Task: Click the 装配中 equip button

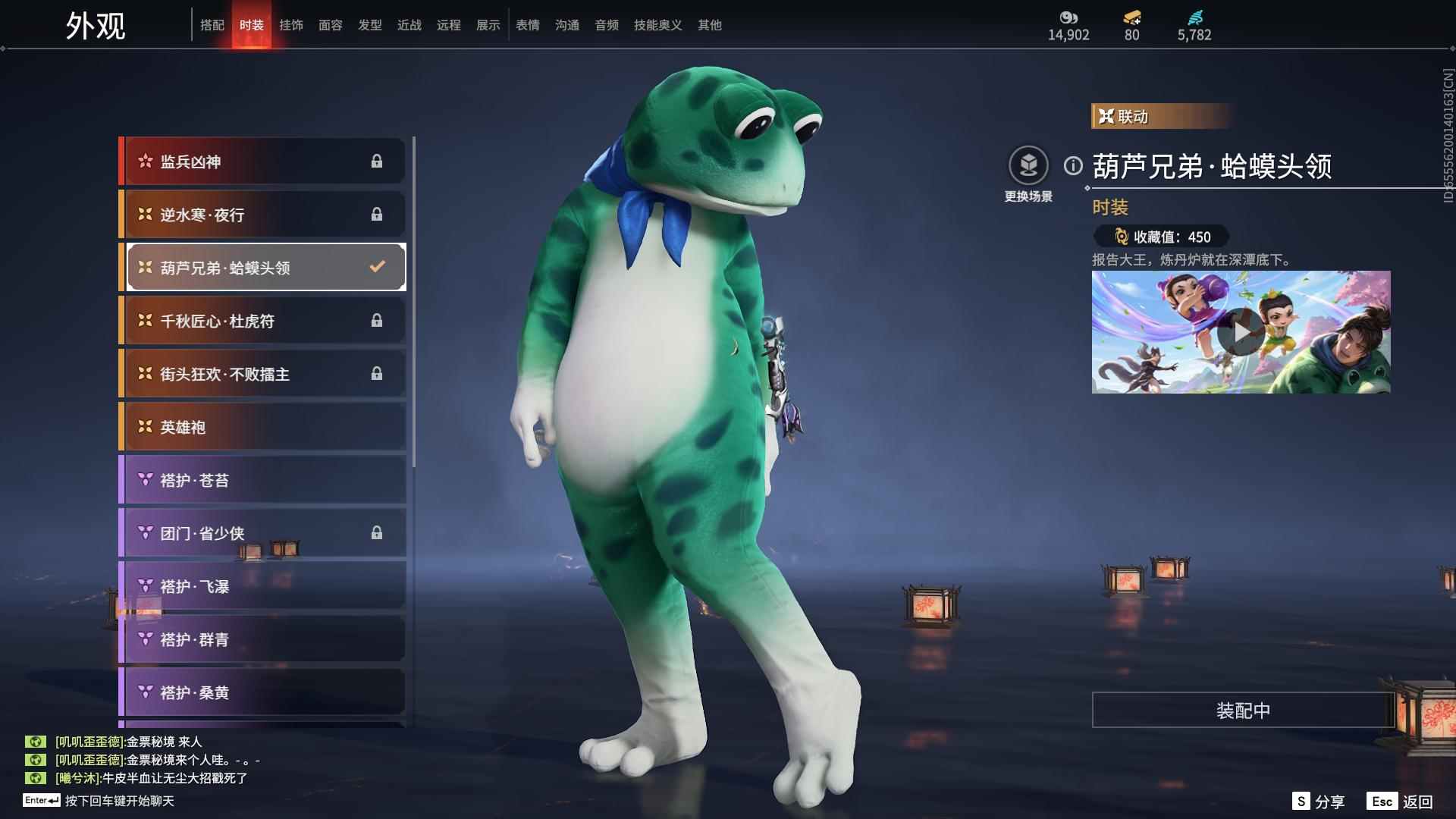Action: 1243,711
